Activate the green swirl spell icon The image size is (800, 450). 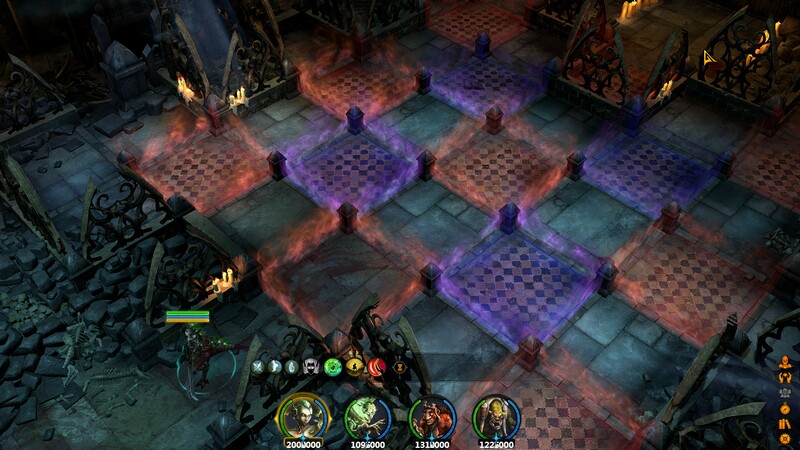333,367
